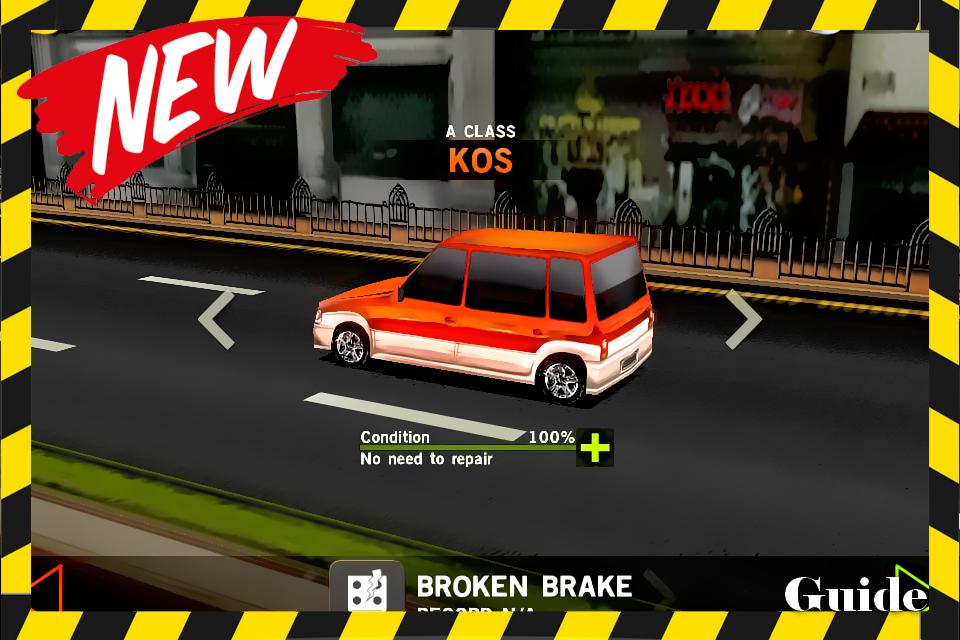Select the Broken Brake game mode
The image size is (960, 640).
490,586
